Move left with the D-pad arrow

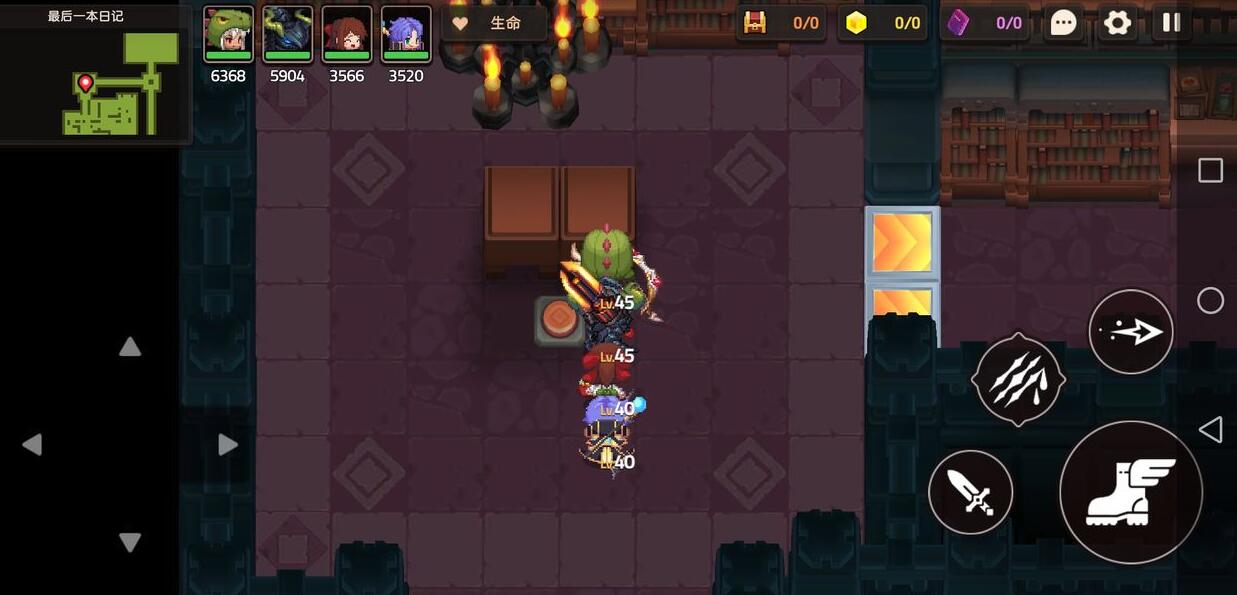[x=32, y=445]
